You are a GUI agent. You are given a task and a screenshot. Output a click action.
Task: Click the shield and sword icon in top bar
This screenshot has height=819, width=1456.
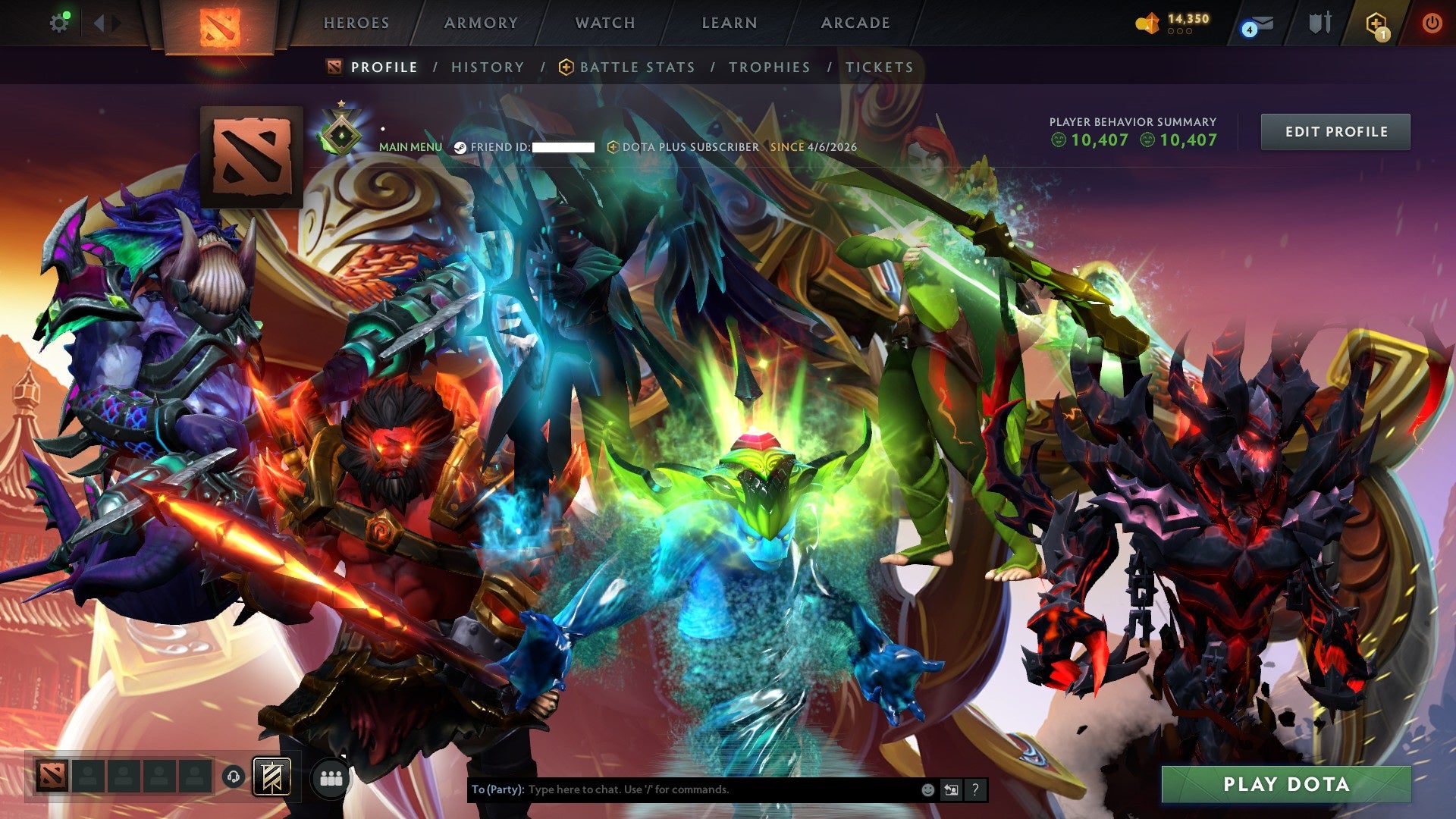1319,23
